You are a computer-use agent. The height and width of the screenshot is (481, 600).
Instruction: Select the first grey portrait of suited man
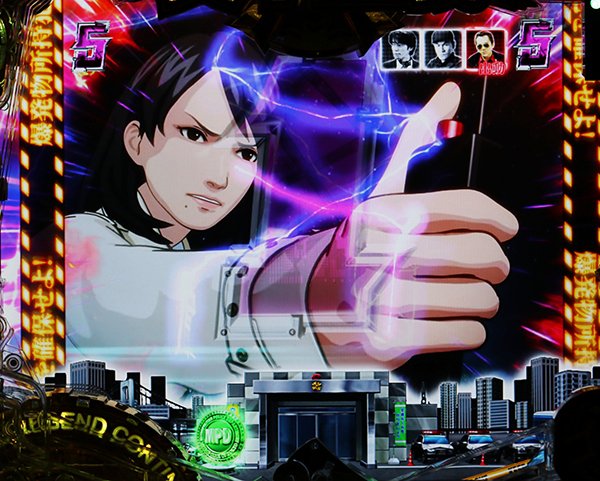click(401, 50)
